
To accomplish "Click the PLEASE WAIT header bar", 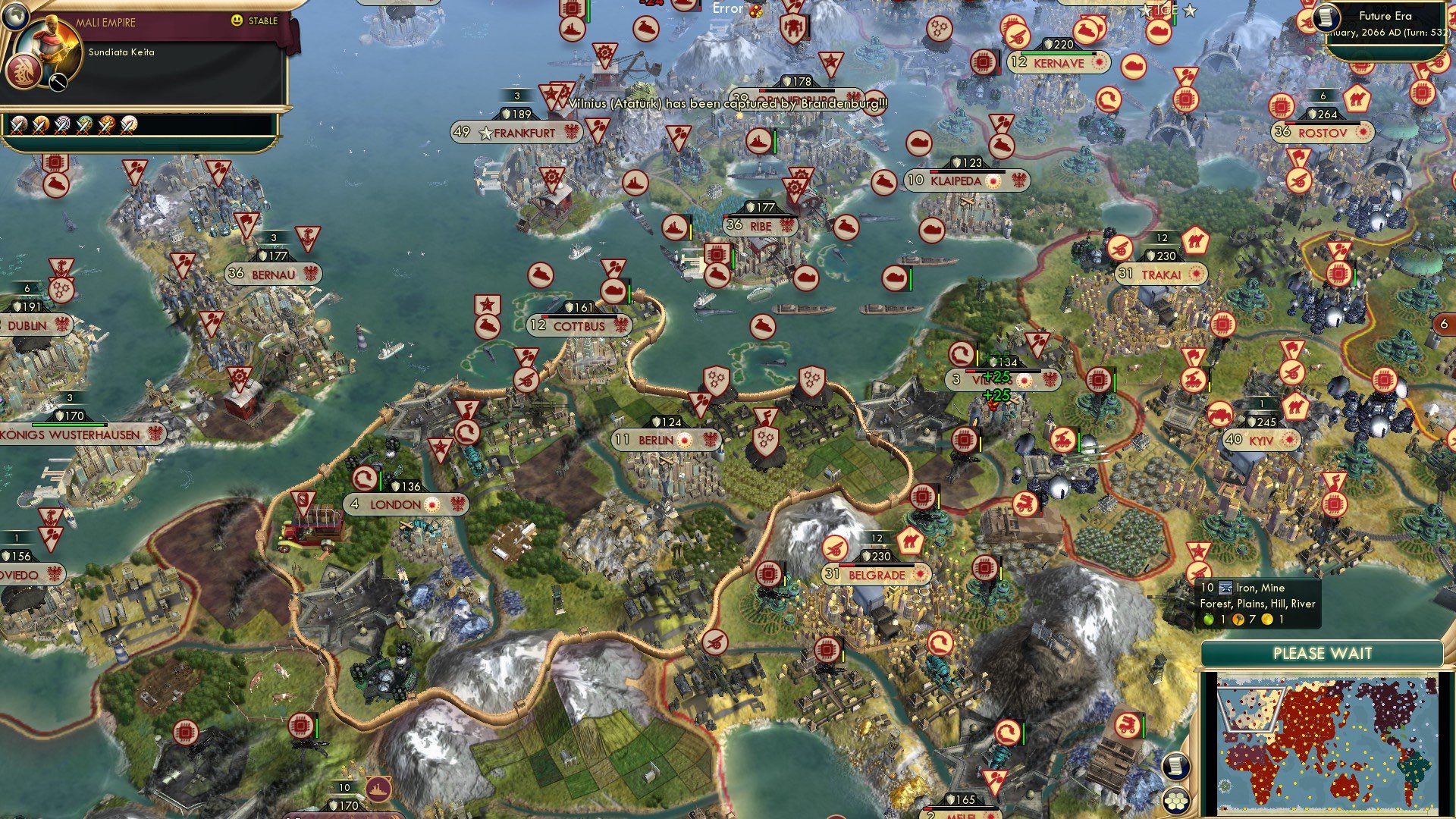I will point(1323,652).
